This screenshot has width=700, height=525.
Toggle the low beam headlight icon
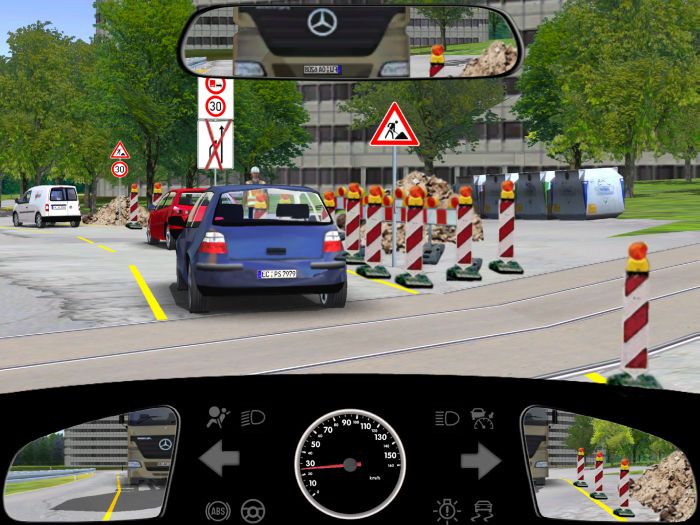253,417
